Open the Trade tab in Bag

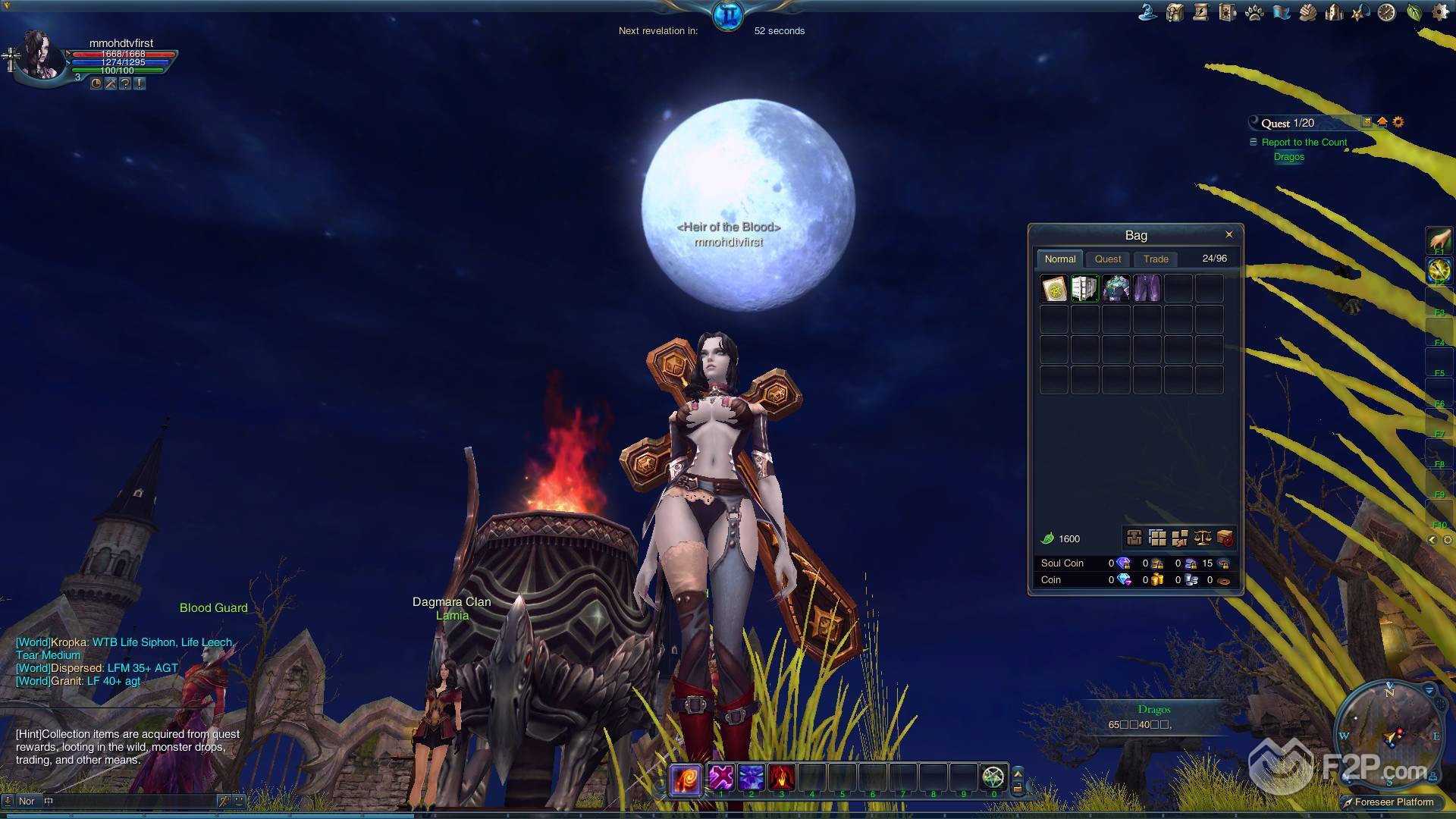coord(1156,259)
